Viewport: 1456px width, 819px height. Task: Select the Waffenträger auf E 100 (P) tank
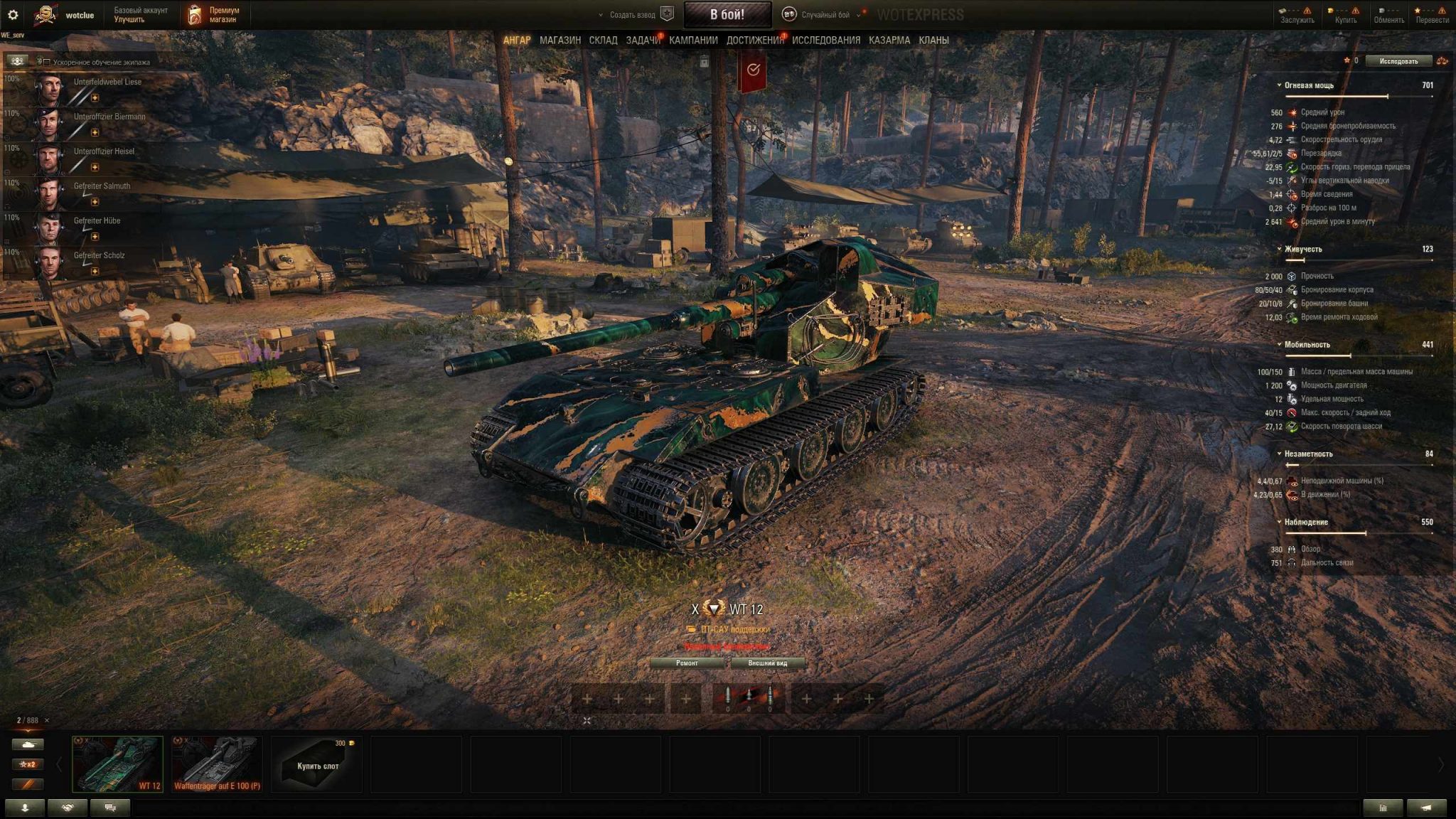[x=217, y=764]
